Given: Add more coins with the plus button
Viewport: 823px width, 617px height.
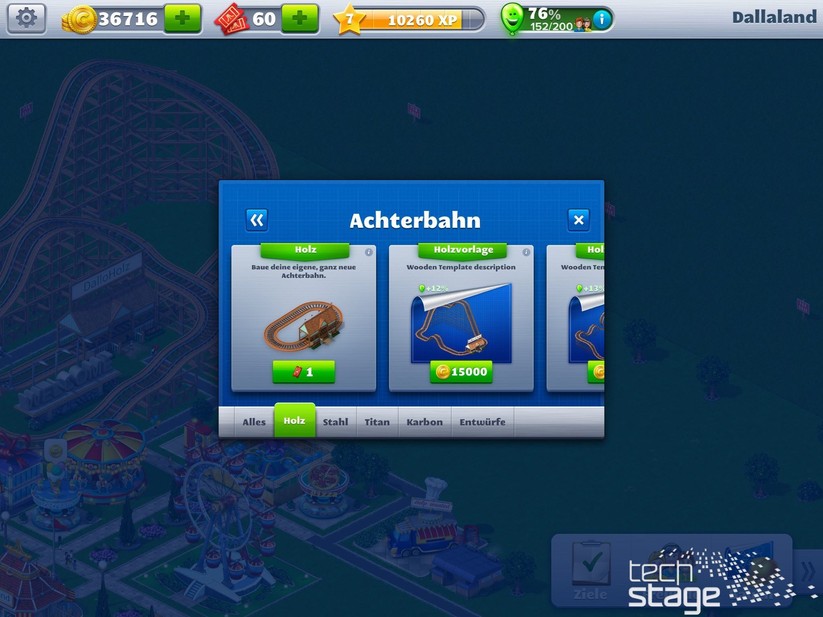Looking at the screenshot, I should (x=183, y=18).
